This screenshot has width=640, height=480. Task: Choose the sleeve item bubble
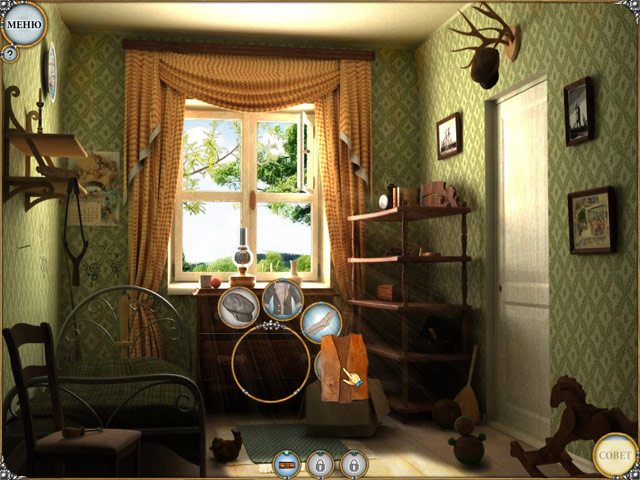[x=321, y=322]
